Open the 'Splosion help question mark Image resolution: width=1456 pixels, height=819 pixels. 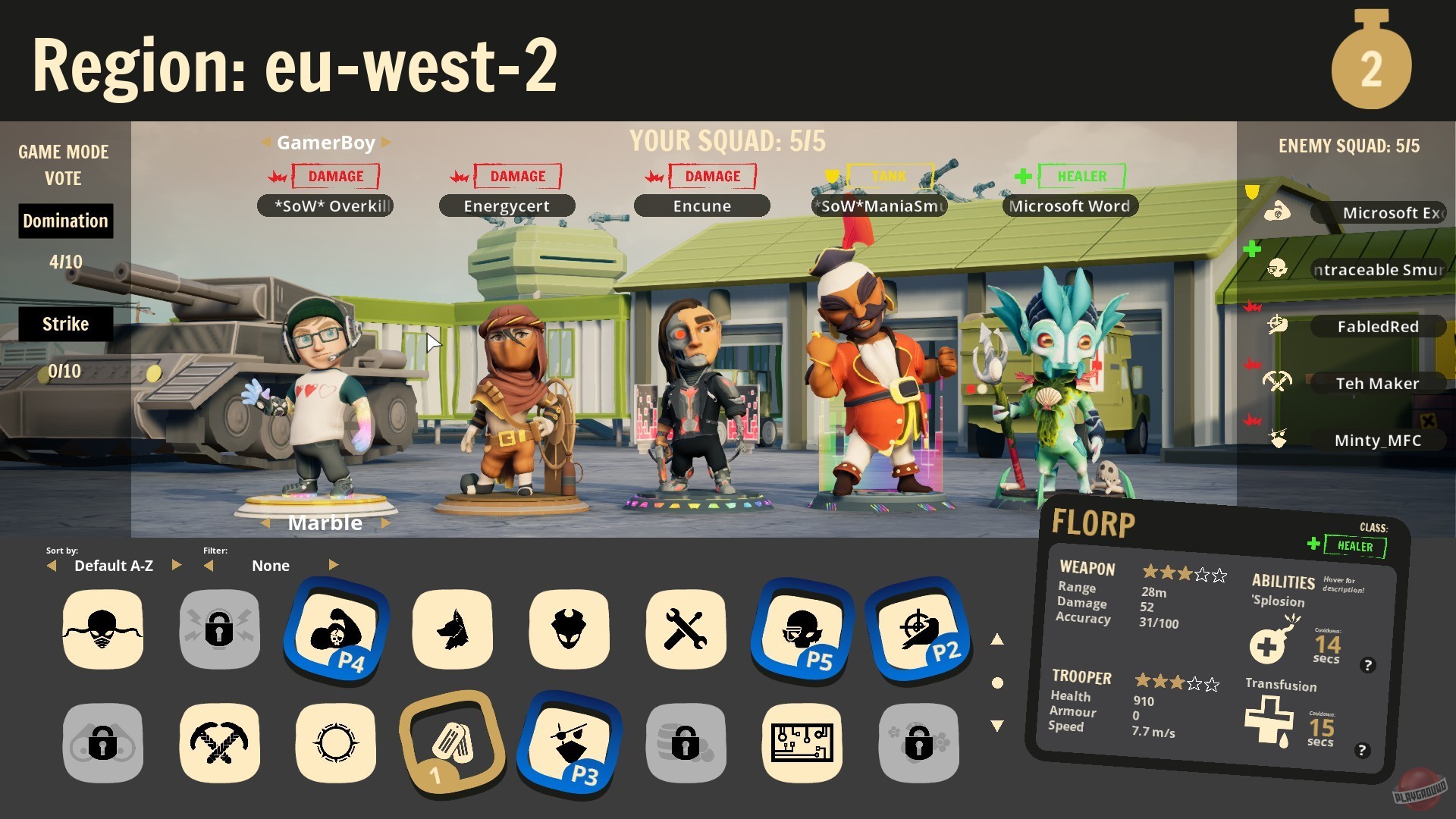[x=1369, y=665]
